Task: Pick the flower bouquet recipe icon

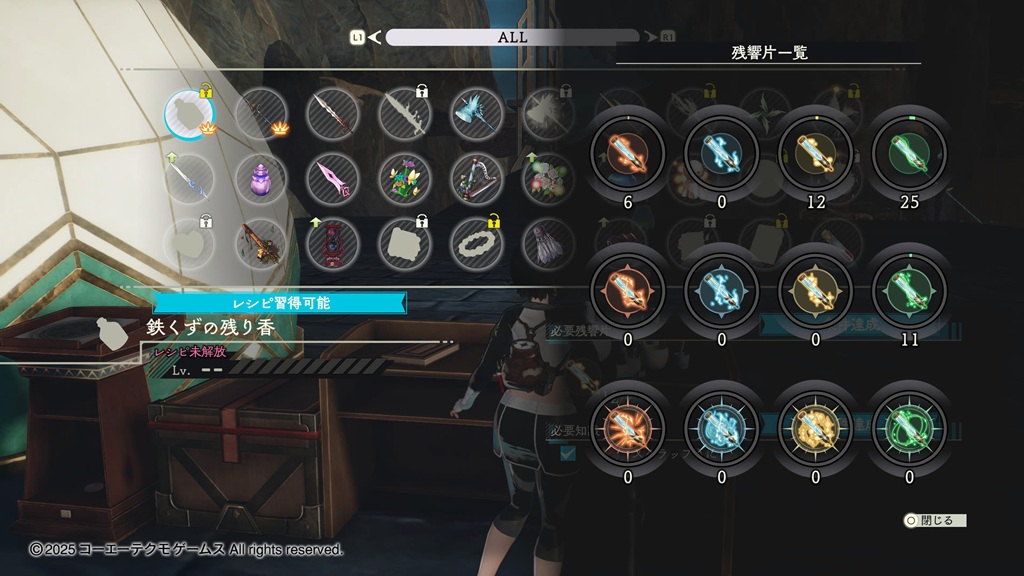Action: coord(404,180)
